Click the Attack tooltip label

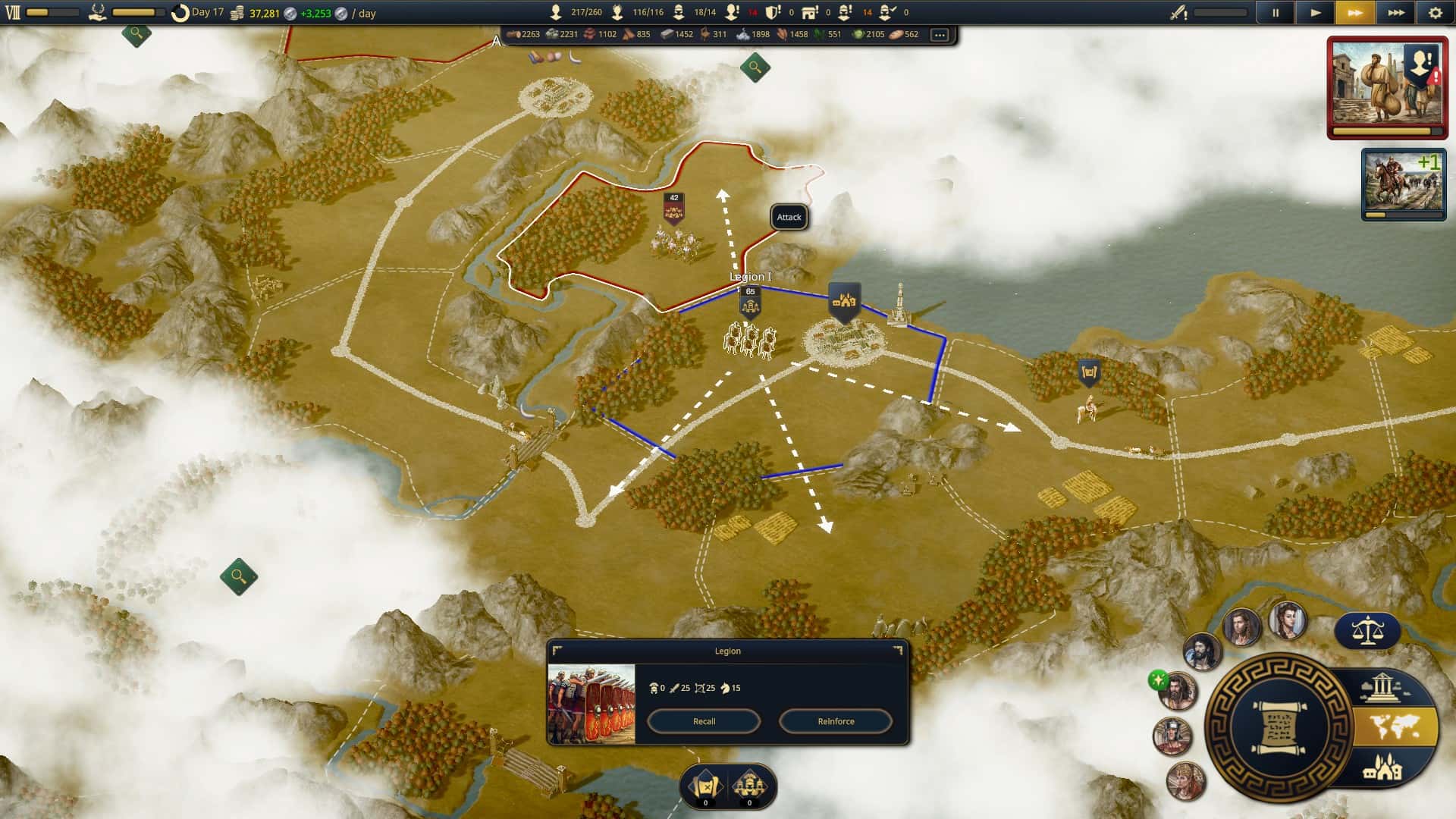(788, 217)
